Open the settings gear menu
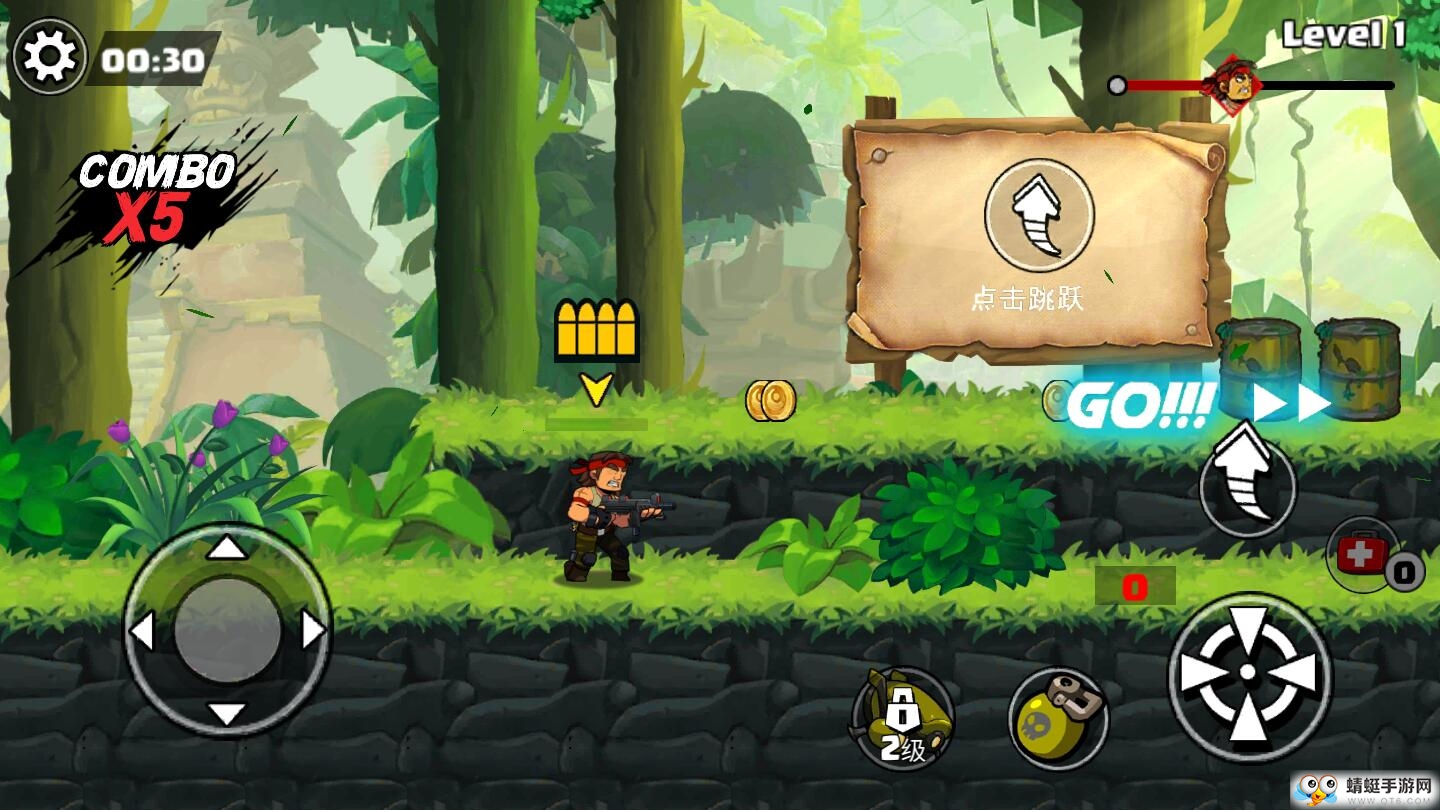1440x810 pixels. point(49,57)
